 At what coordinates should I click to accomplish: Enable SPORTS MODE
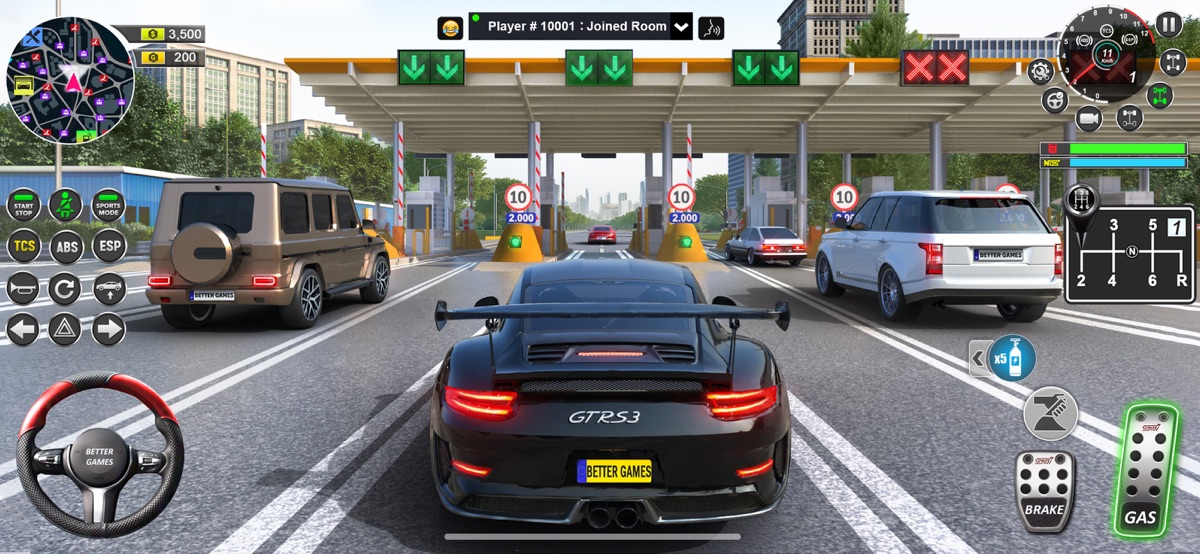[108, 206]
